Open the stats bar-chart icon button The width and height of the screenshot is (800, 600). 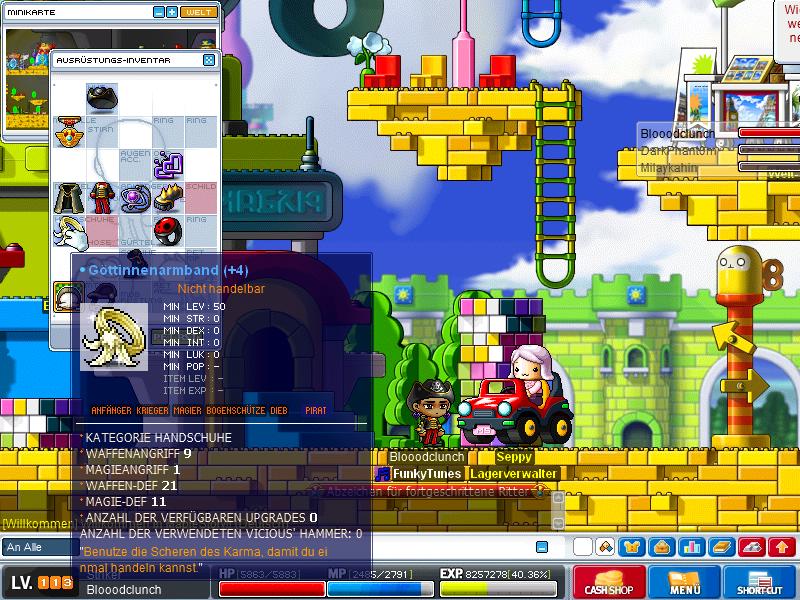point(692,547)
